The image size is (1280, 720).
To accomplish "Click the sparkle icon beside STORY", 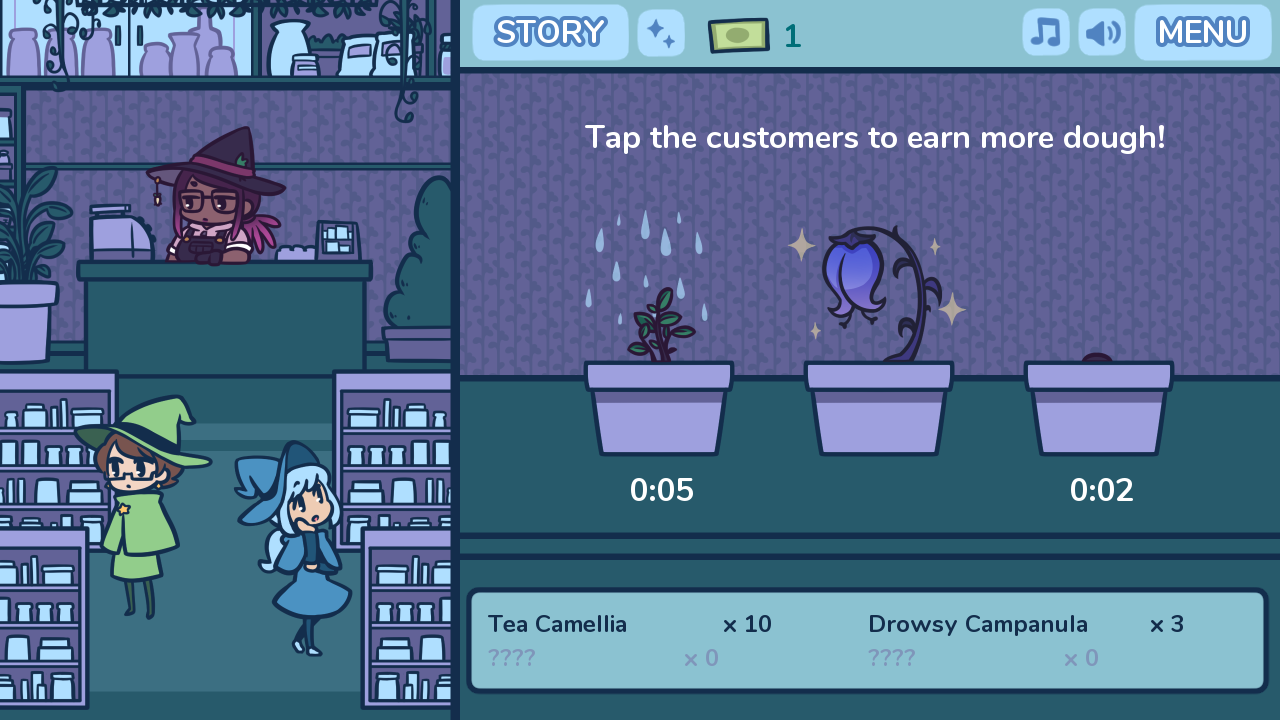I will click(661, 32).
